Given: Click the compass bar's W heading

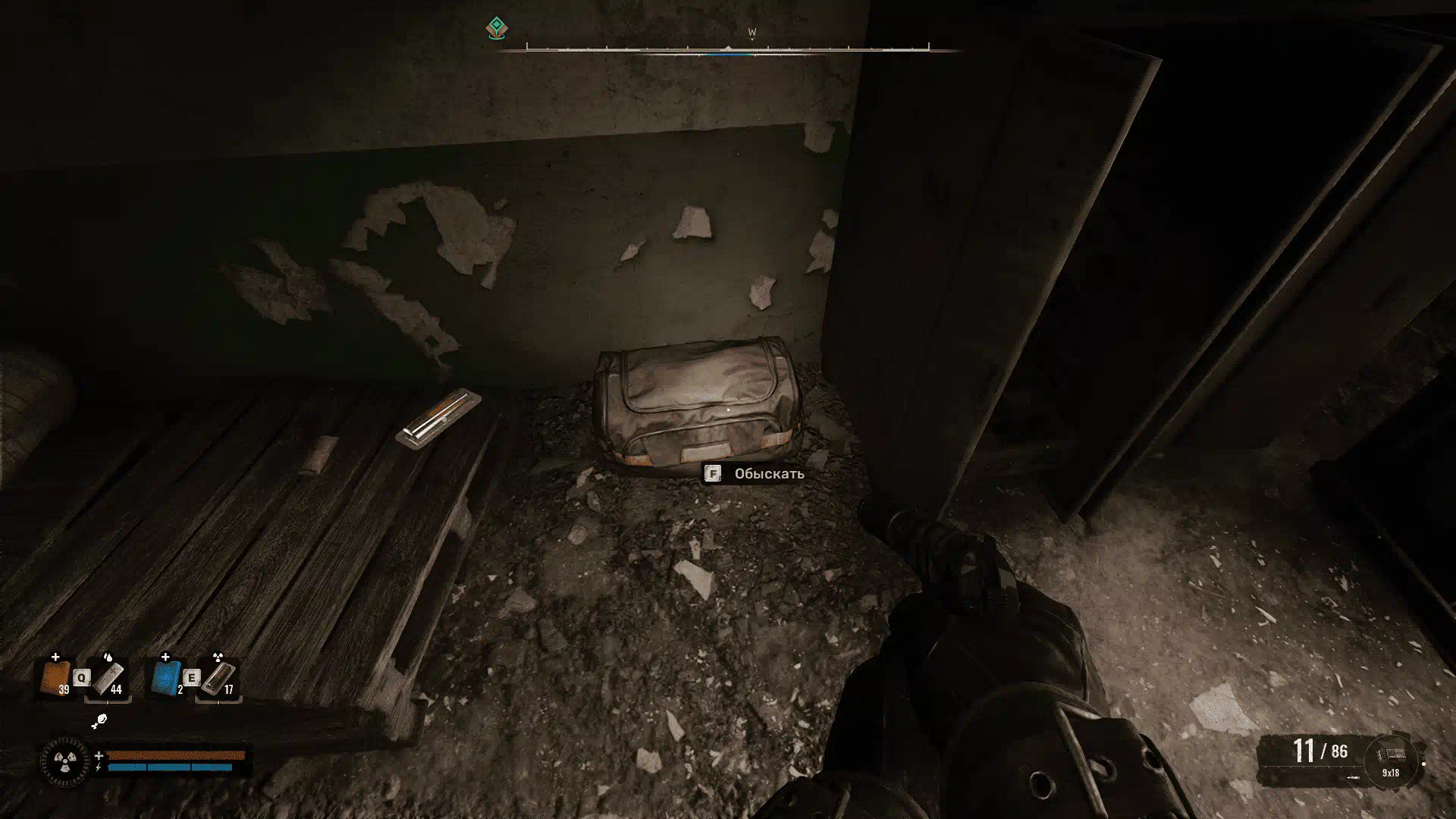Looking at the screenshot, I should coord(752,33).
